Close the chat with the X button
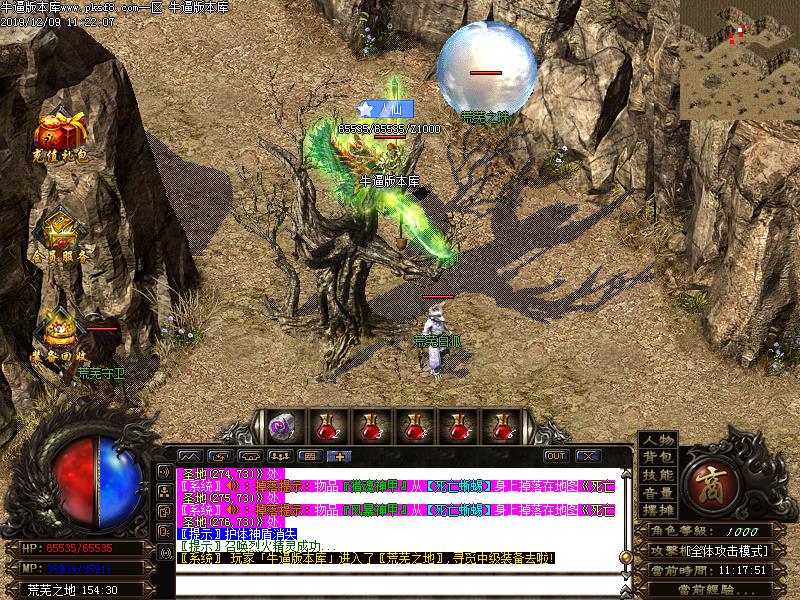Image resolution: width=800 pixels, height=600 pixels. 587,456
